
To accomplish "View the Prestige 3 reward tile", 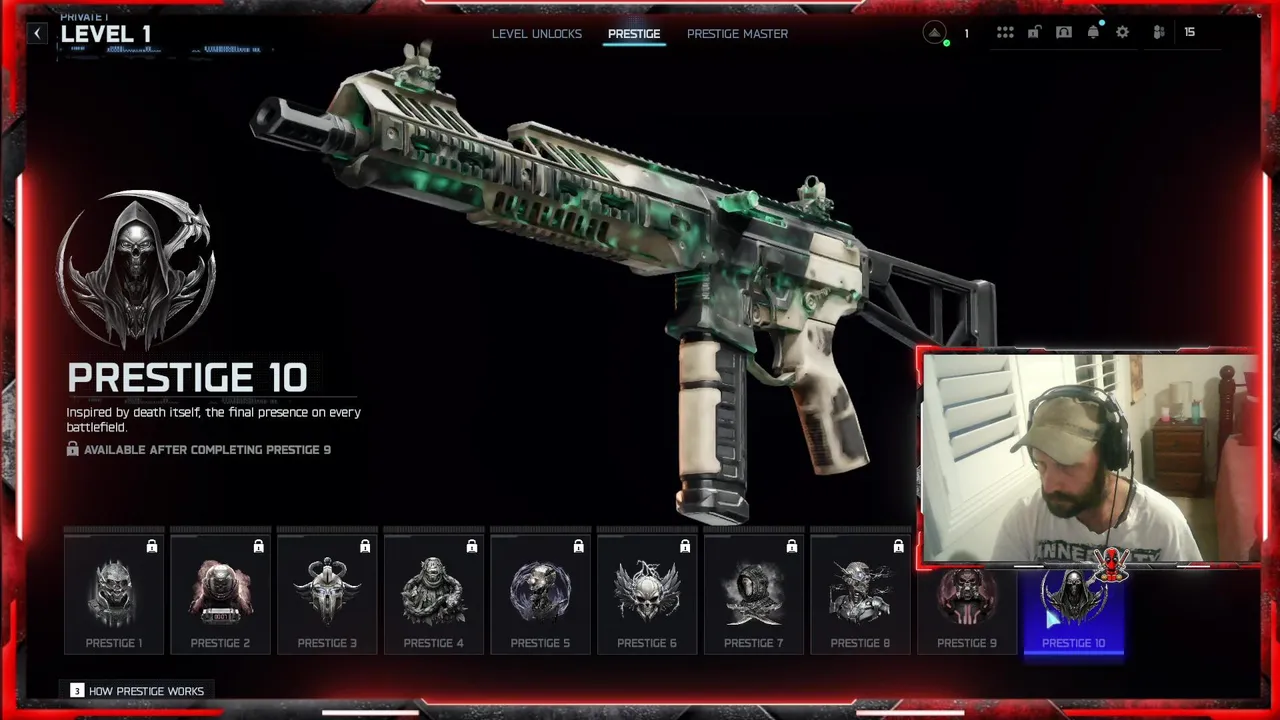I will [327, 593].
